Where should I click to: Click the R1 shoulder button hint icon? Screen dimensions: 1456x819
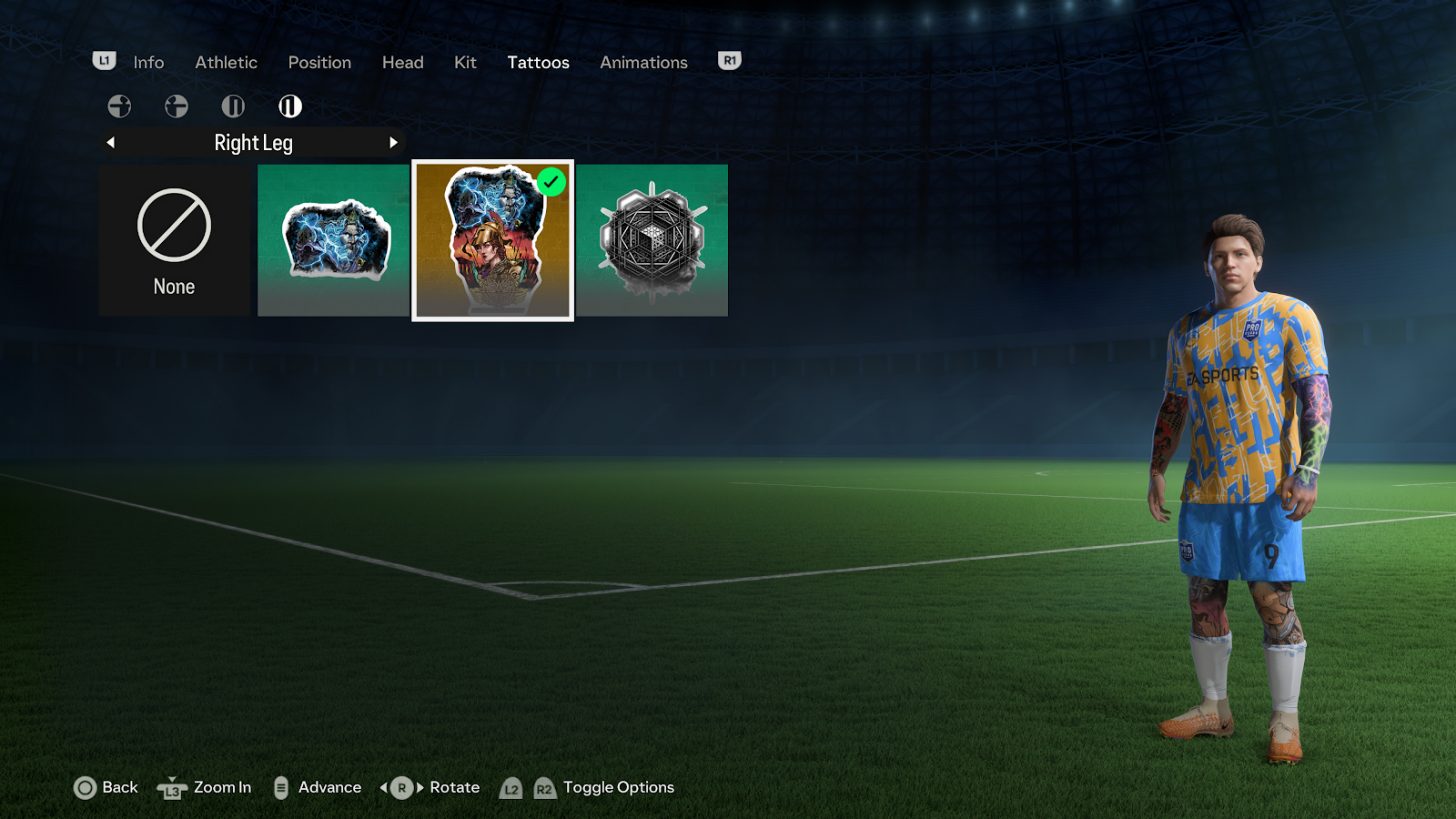(x=729, y=61)
